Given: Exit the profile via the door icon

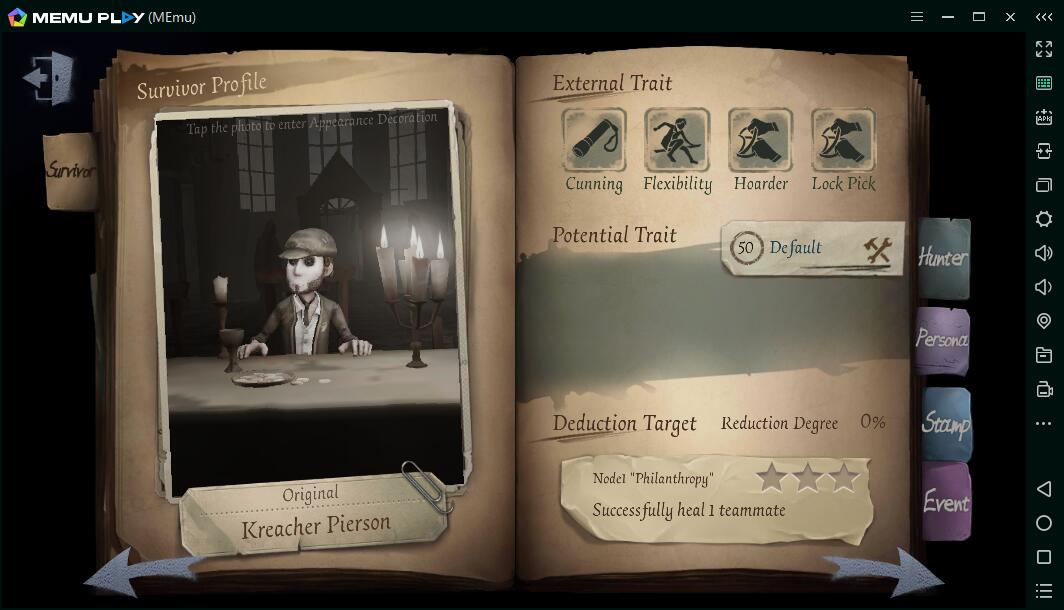Looking at the screenshot, I should coord(49,77).
